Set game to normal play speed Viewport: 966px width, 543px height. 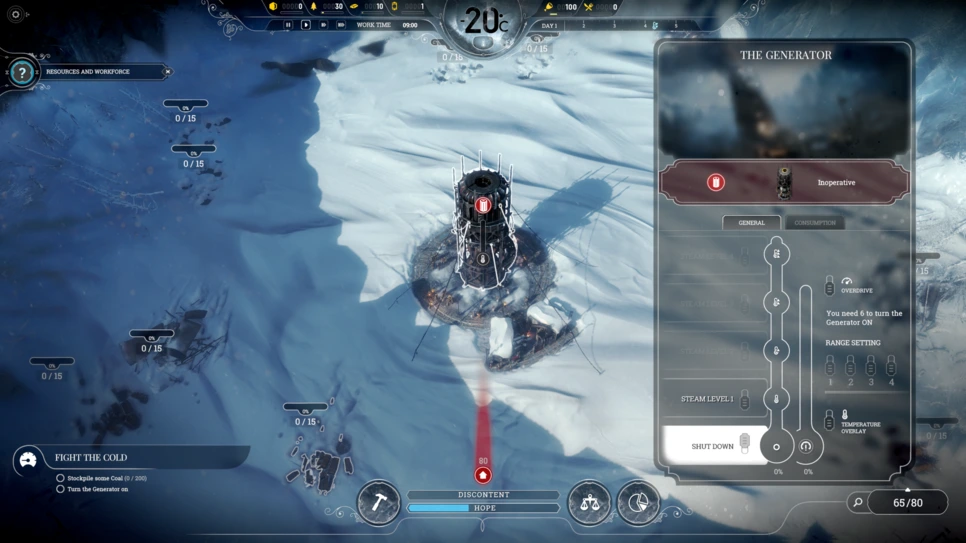[306, 25]
